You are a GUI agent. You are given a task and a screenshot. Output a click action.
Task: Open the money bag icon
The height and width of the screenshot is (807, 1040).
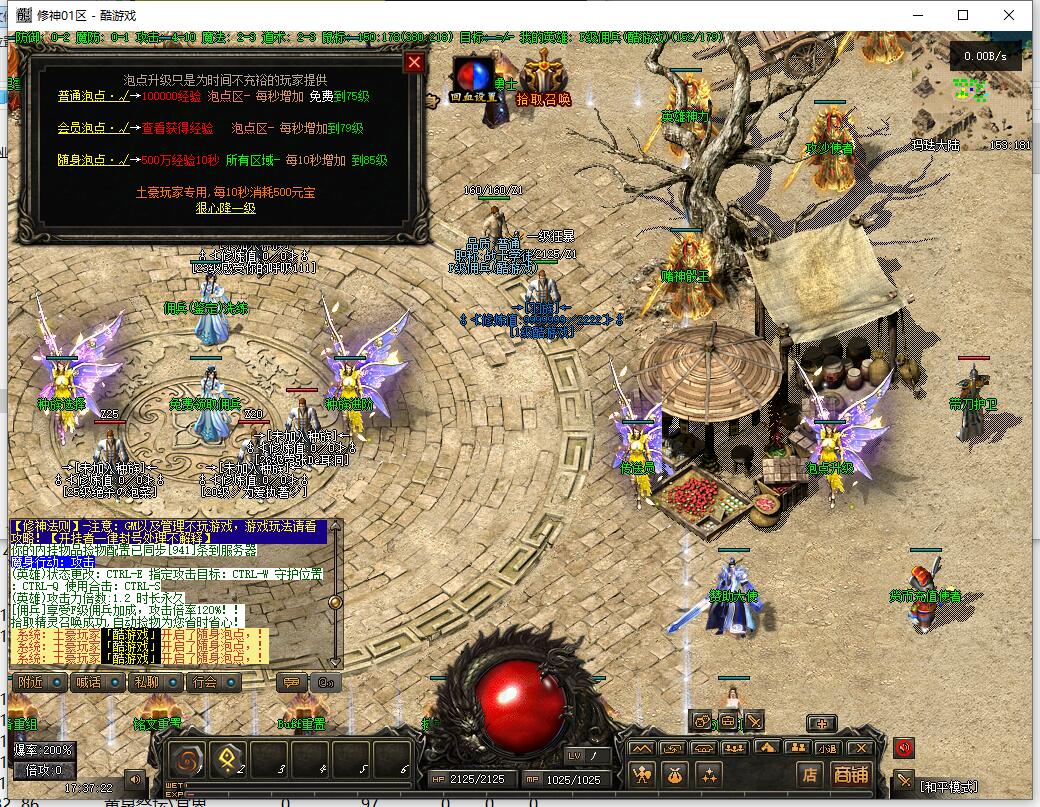675,773
